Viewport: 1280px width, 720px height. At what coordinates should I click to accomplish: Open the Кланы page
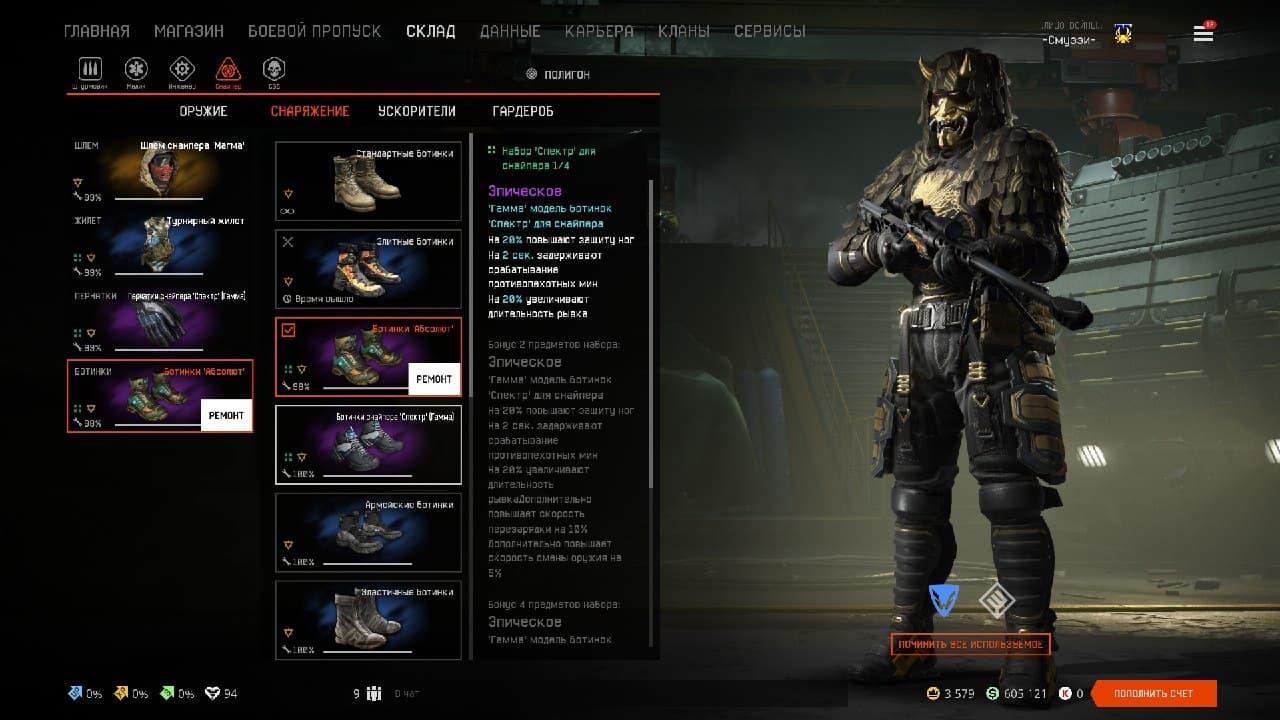tap(684, 31)
